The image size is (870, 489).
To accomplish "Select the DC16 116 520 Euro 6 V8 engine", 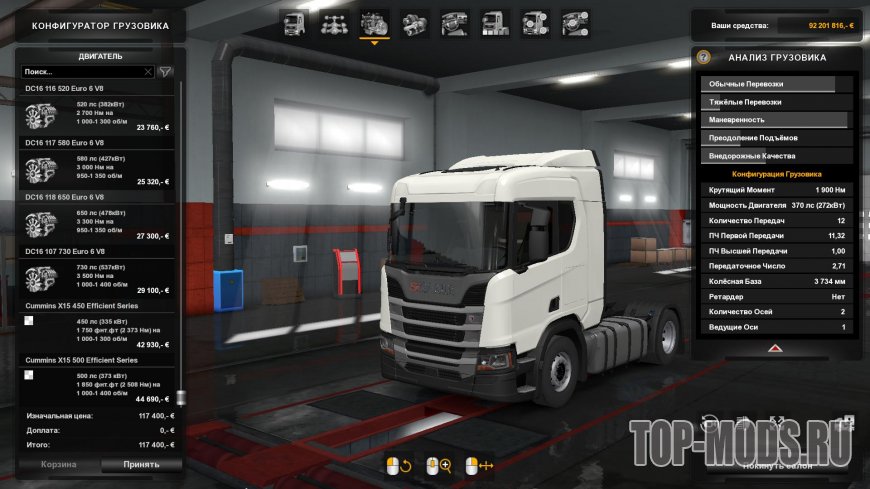I will [x=96, y=116].
